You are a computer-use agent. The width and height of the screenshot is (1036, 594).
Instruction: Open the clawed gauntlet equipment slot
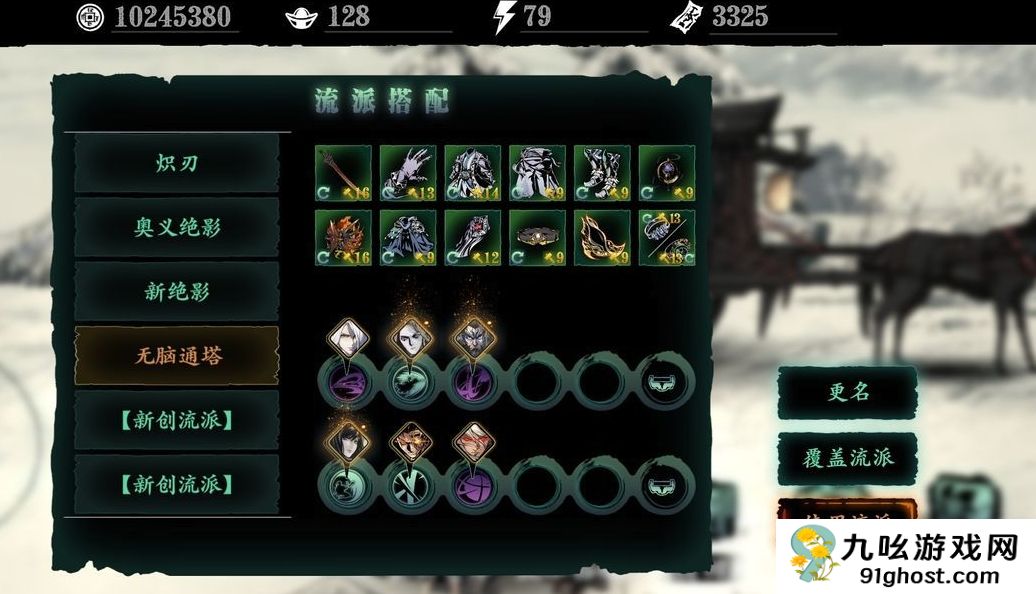click(x=408, y=173)
